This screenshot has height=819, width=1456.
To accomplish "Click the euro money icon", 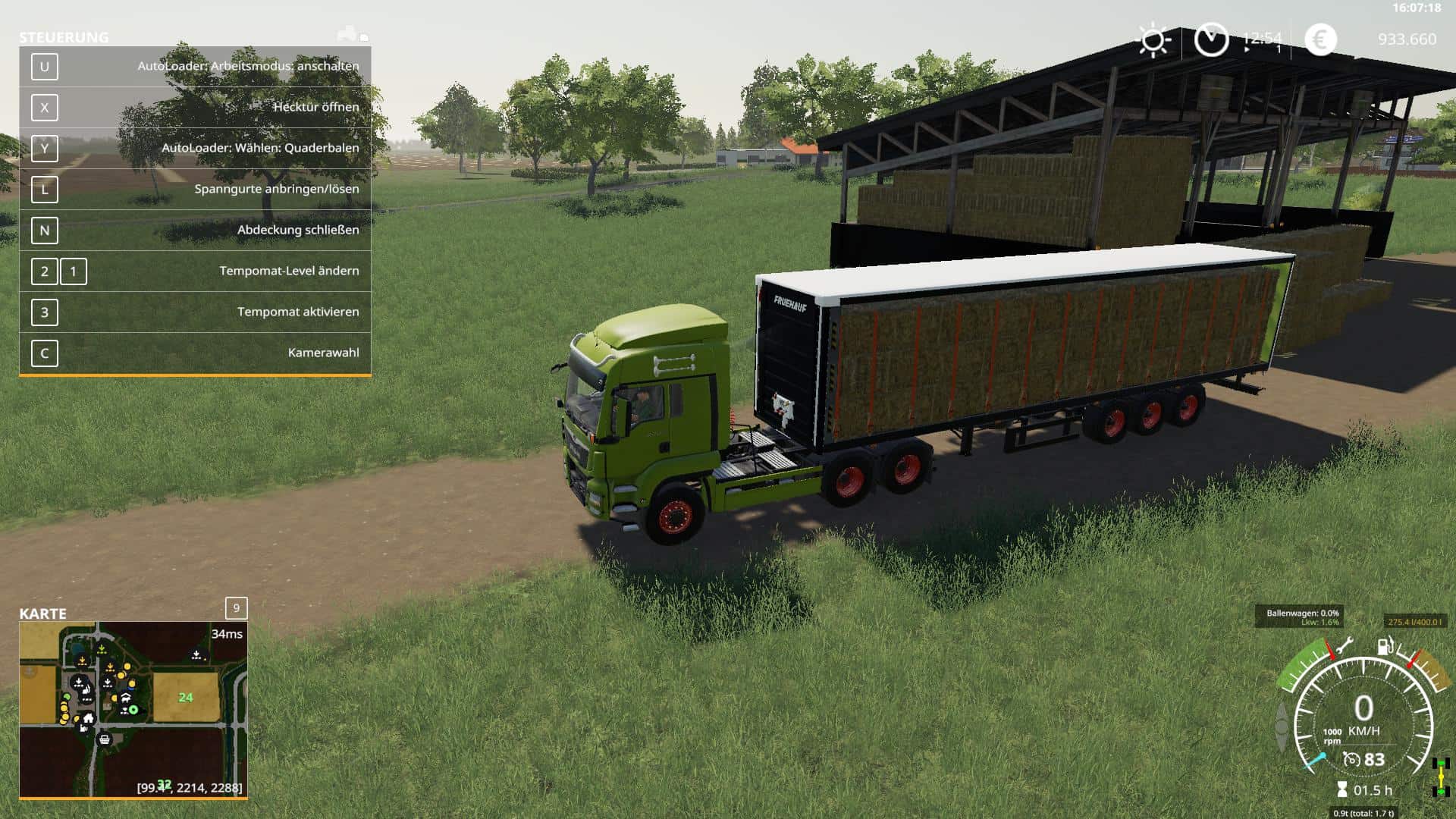I will (1320, 39).
